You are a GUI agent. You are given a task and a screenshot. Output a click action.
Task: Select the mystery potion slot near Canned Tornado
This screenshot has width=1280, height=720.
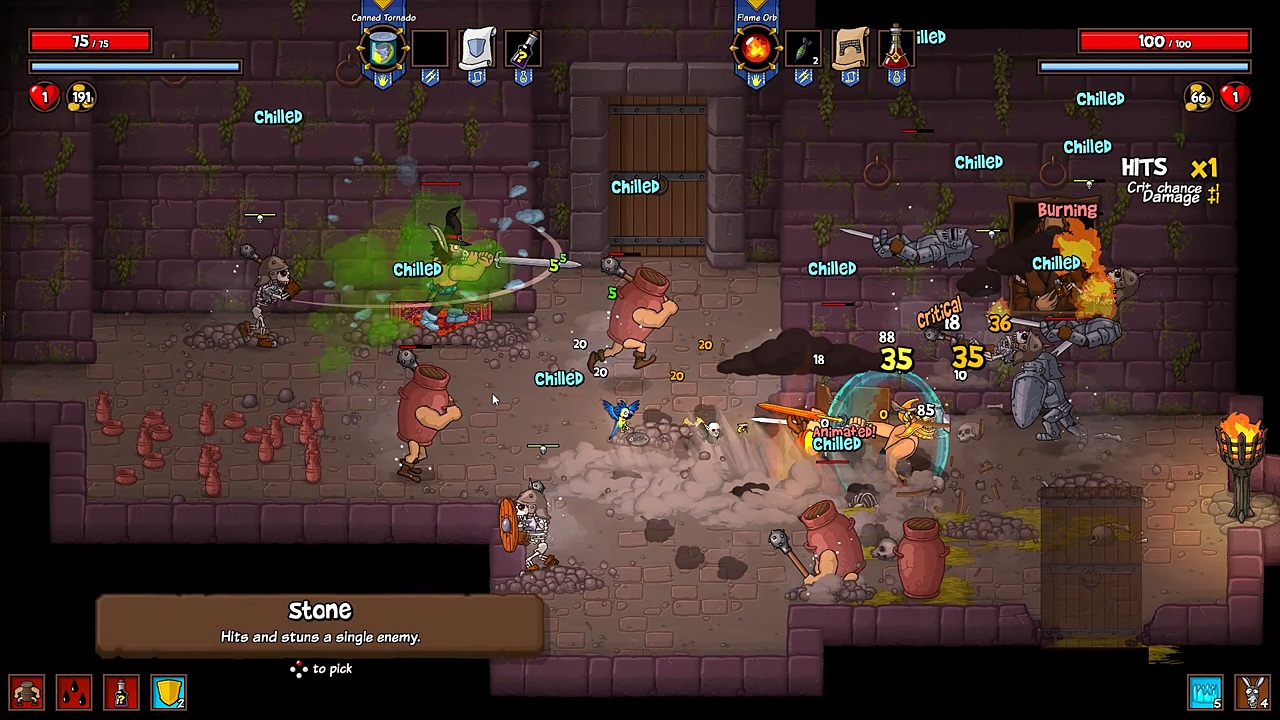[524, 48]
